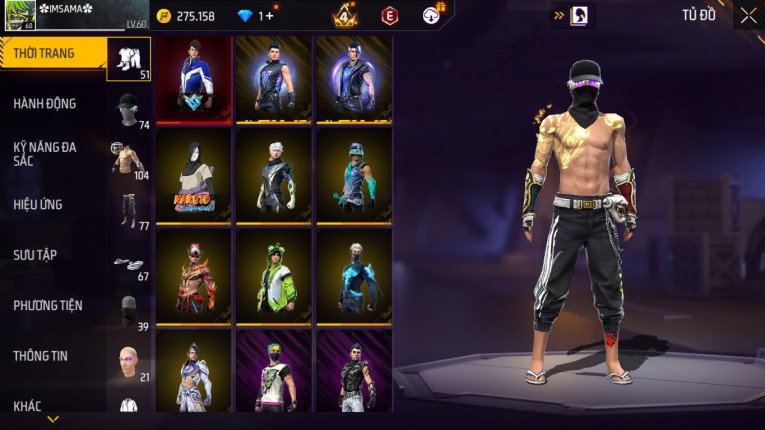
Task: Choose the Naruto Orochimaru outfit
Action: tap(194, 175)
